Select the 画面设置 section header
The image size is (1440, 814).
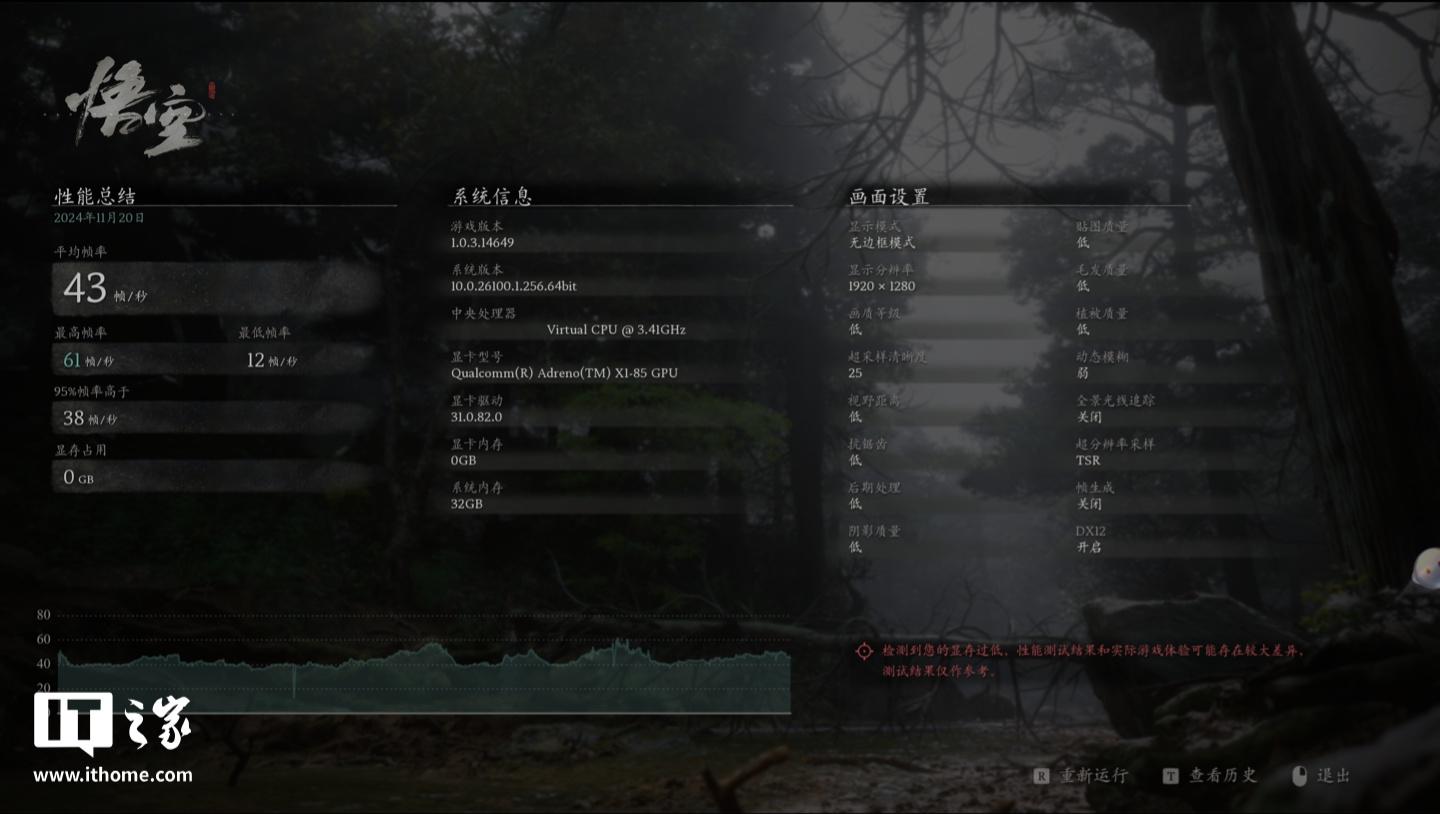[x=888, y=196]
